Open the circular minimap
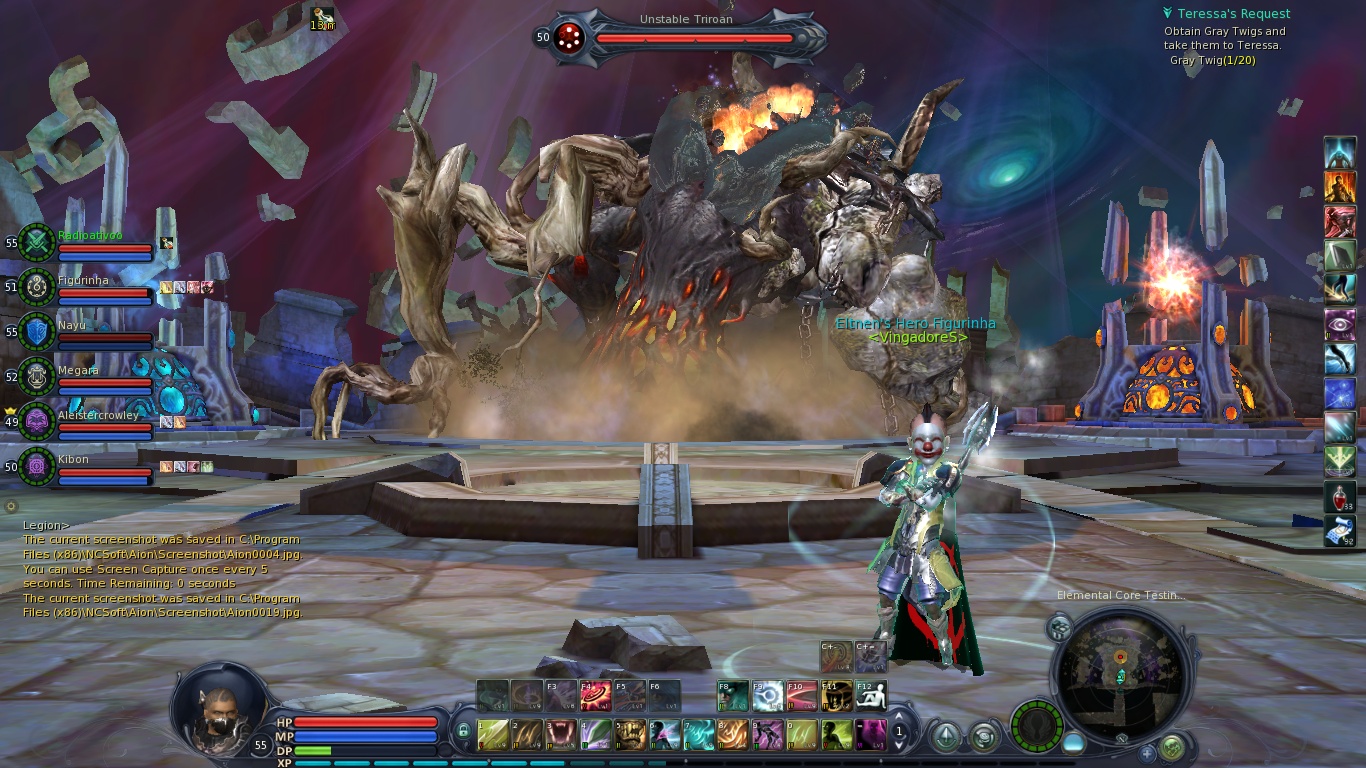Screen dimensions: 1366x768 [1120, 675]
